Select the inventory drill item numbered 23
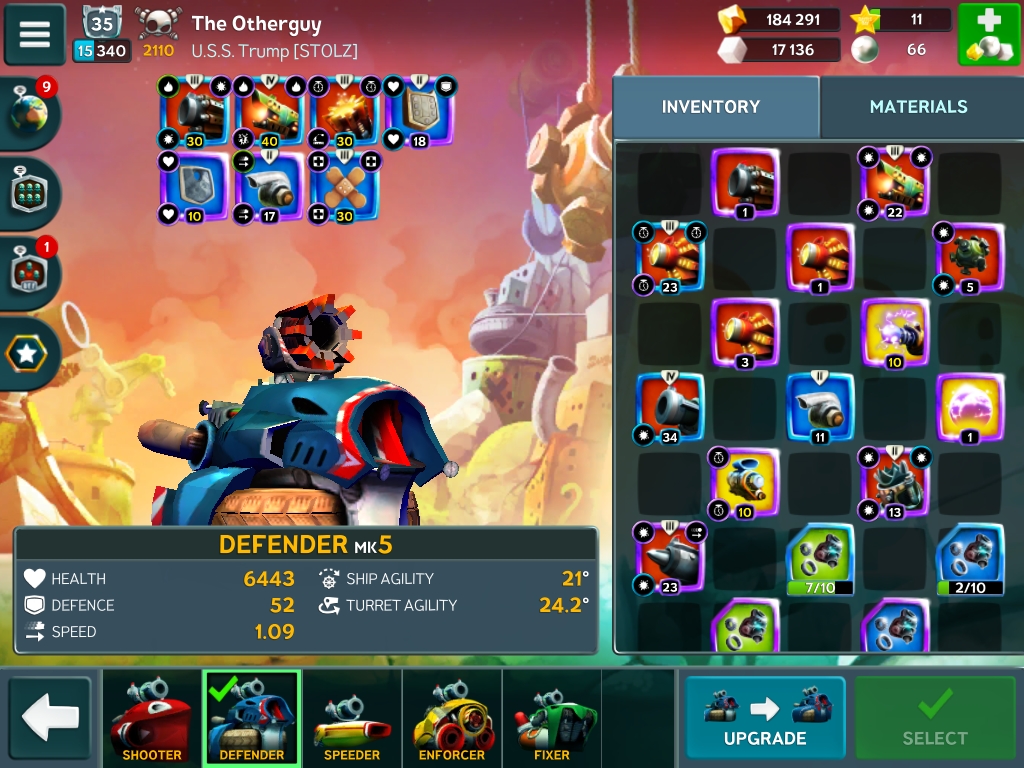The image size is (1024, 768). pos(669,557)
